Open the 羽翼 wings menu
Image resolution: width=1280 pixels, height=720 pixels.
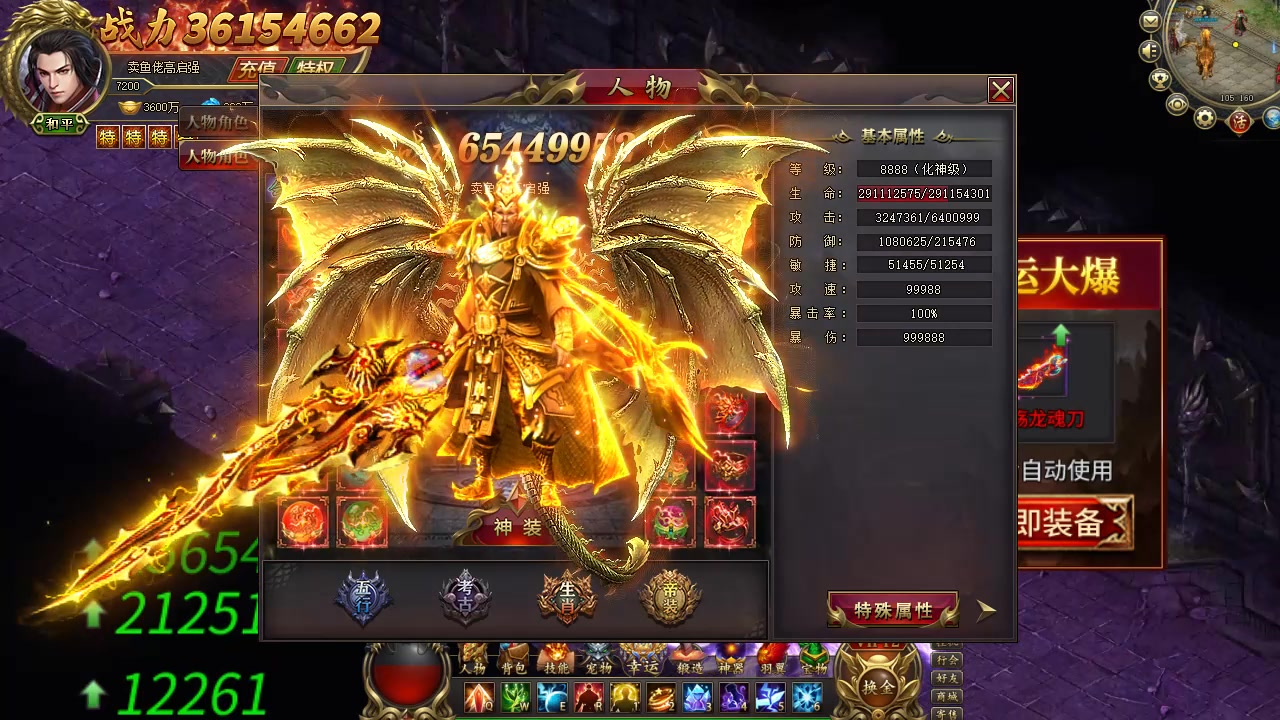773,662
